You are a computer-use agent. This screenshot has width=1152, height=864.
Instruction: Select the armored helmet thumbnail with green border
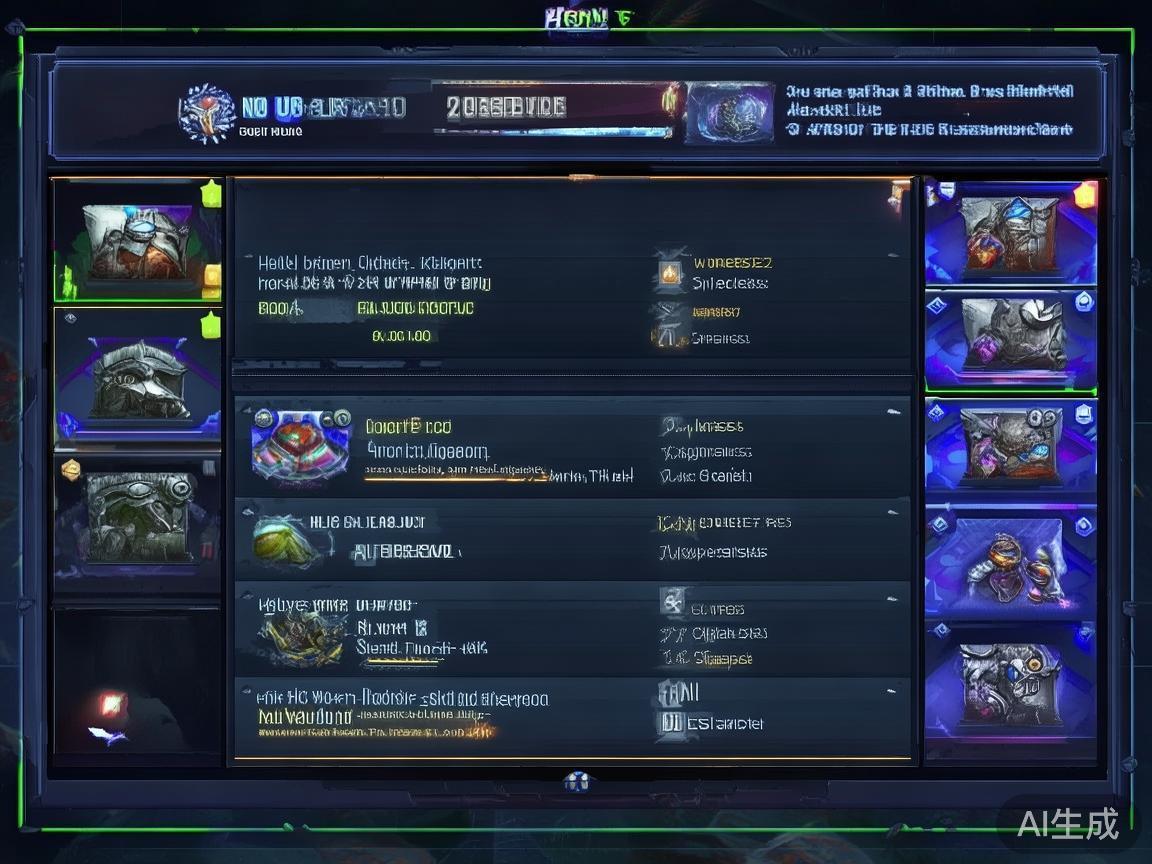137,241
